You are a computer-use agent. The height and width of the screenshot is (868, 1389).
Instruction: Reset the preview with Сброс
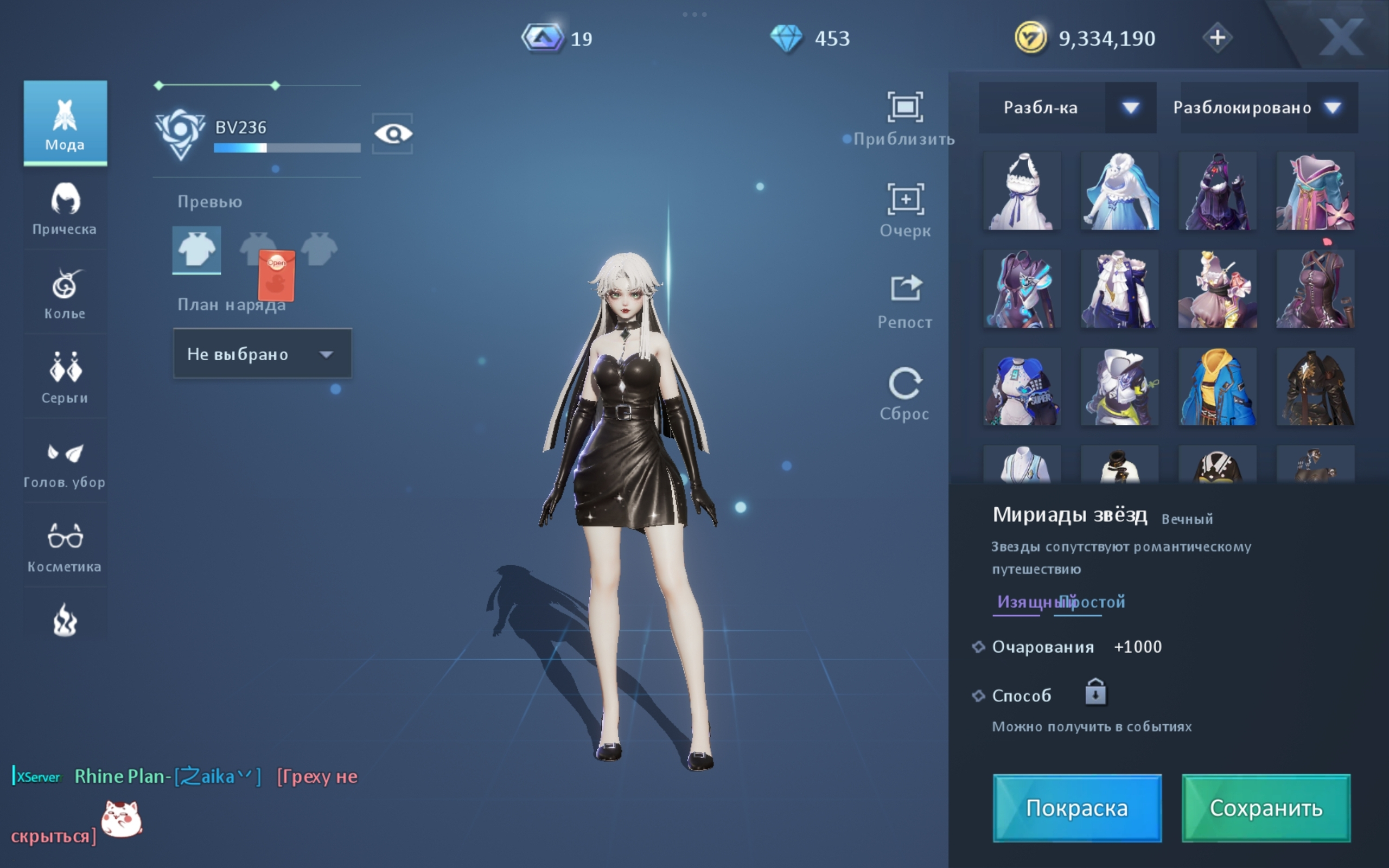904,393
